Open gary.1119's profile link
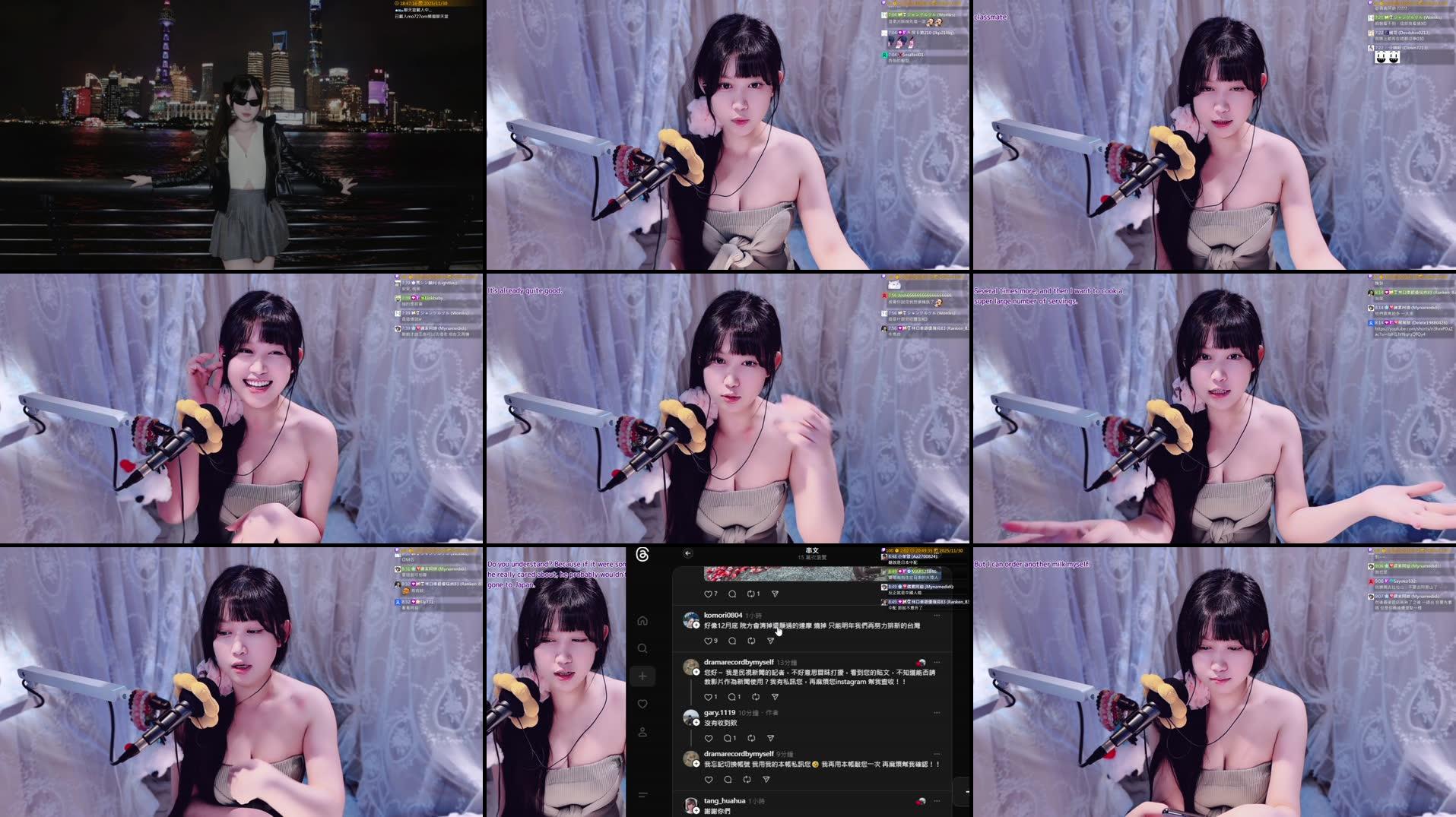This screenshot has height=817, width=1456. (x=719, y=713)
